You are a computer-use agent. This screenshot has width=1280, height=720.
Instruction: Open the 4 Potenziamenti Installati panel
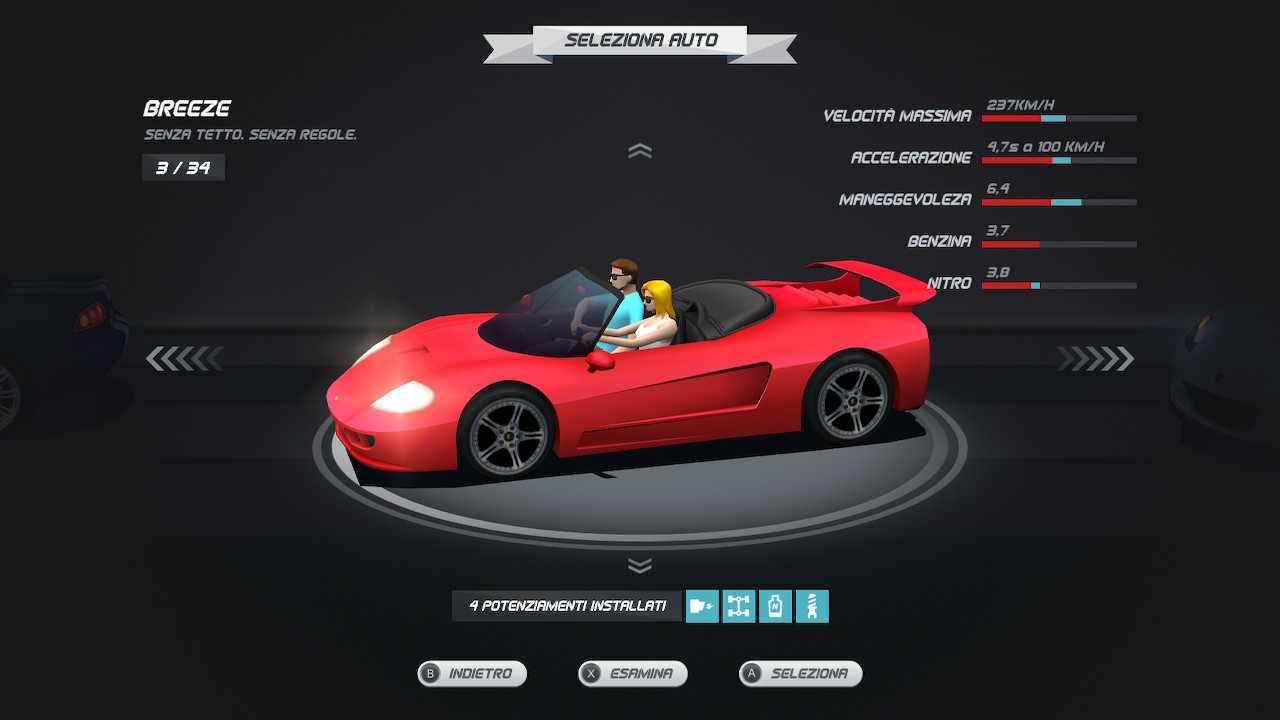(x=567, y=606)
